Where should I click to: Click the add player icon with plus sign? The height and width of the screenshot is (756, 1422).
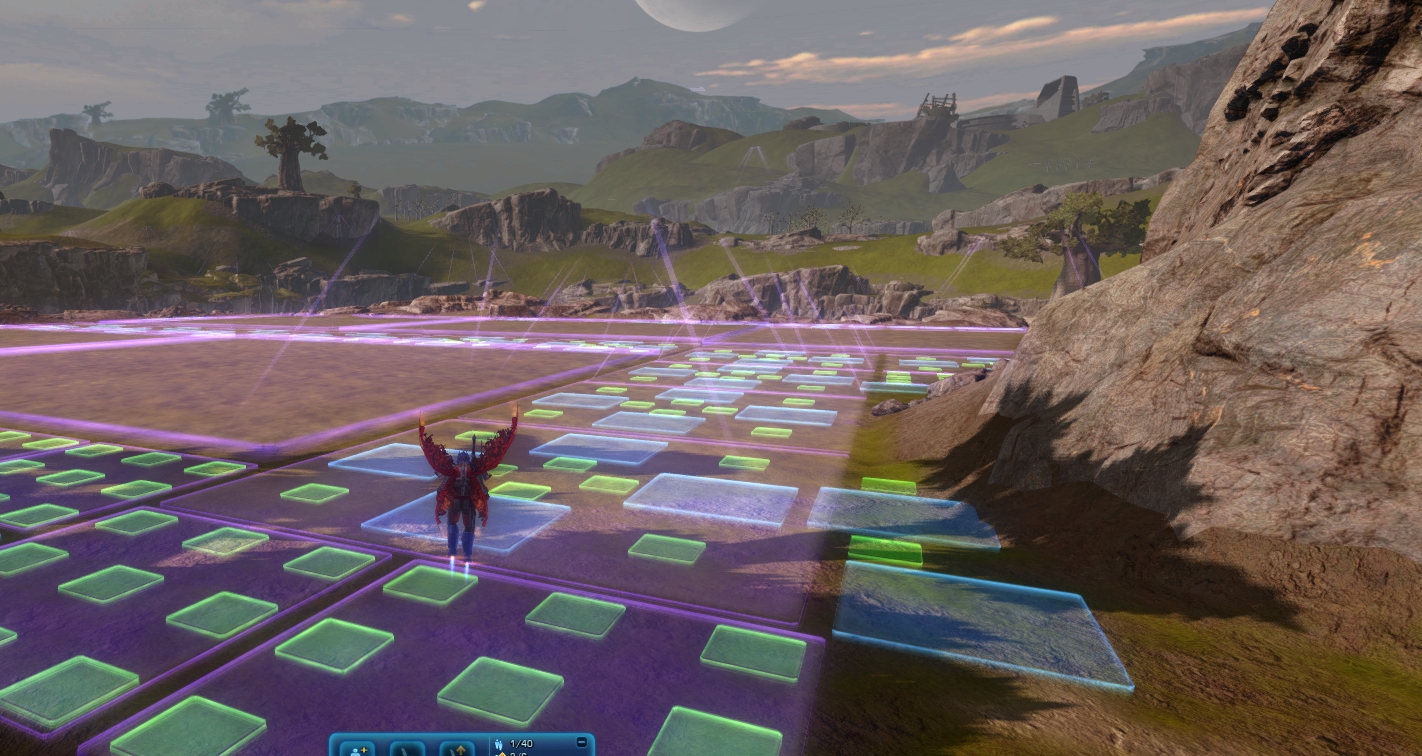point(358,748)
